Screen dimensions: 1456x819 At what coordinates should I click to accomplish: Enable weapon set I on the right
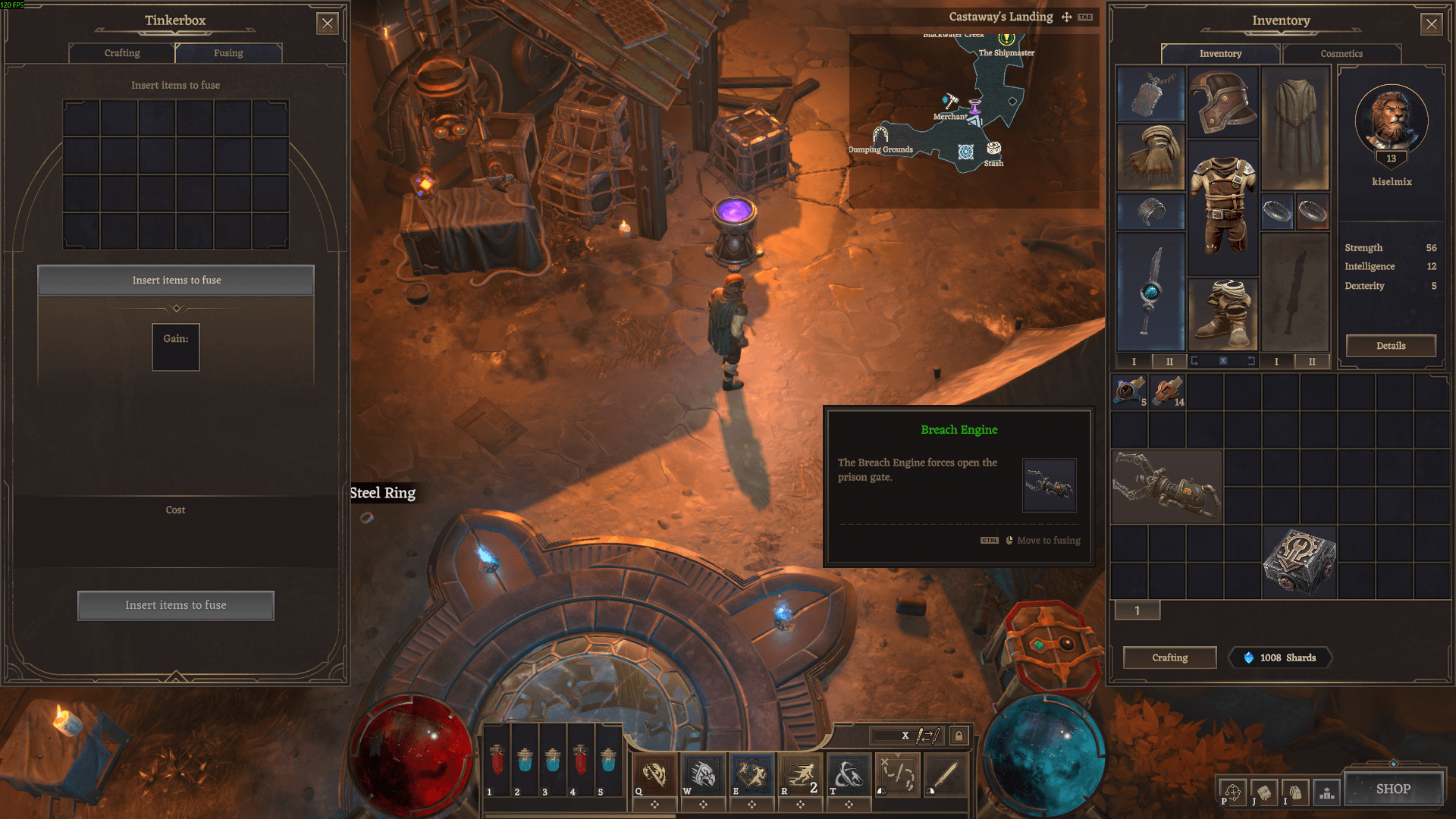(x=1276, y=362)
